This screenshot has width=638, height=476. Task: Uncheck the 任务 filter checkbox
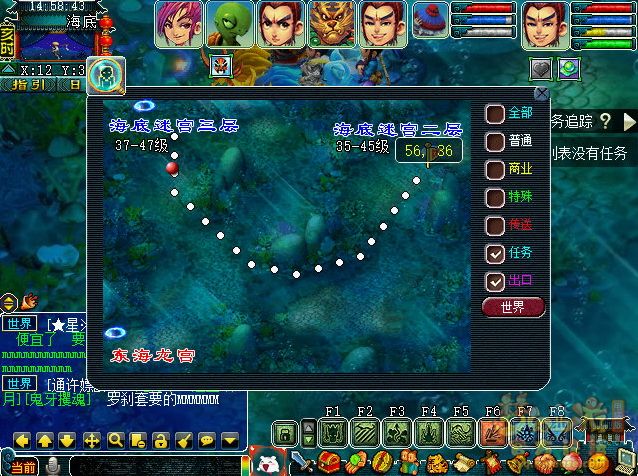[495, 253]
